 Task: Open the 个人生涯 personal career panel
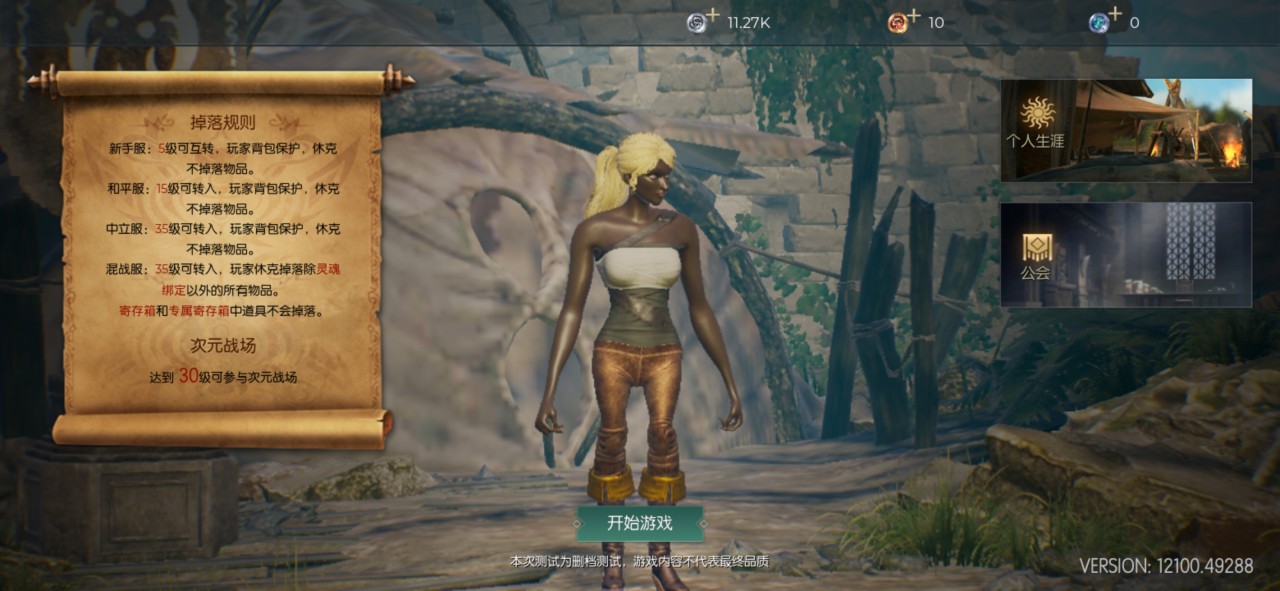tap(1125, 130)
